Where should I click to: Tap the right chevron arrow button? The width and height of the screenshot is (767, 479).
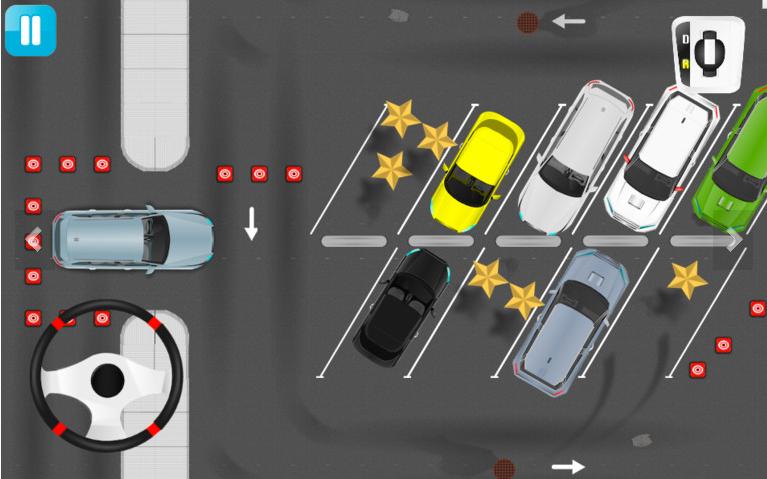pos(733,240)
